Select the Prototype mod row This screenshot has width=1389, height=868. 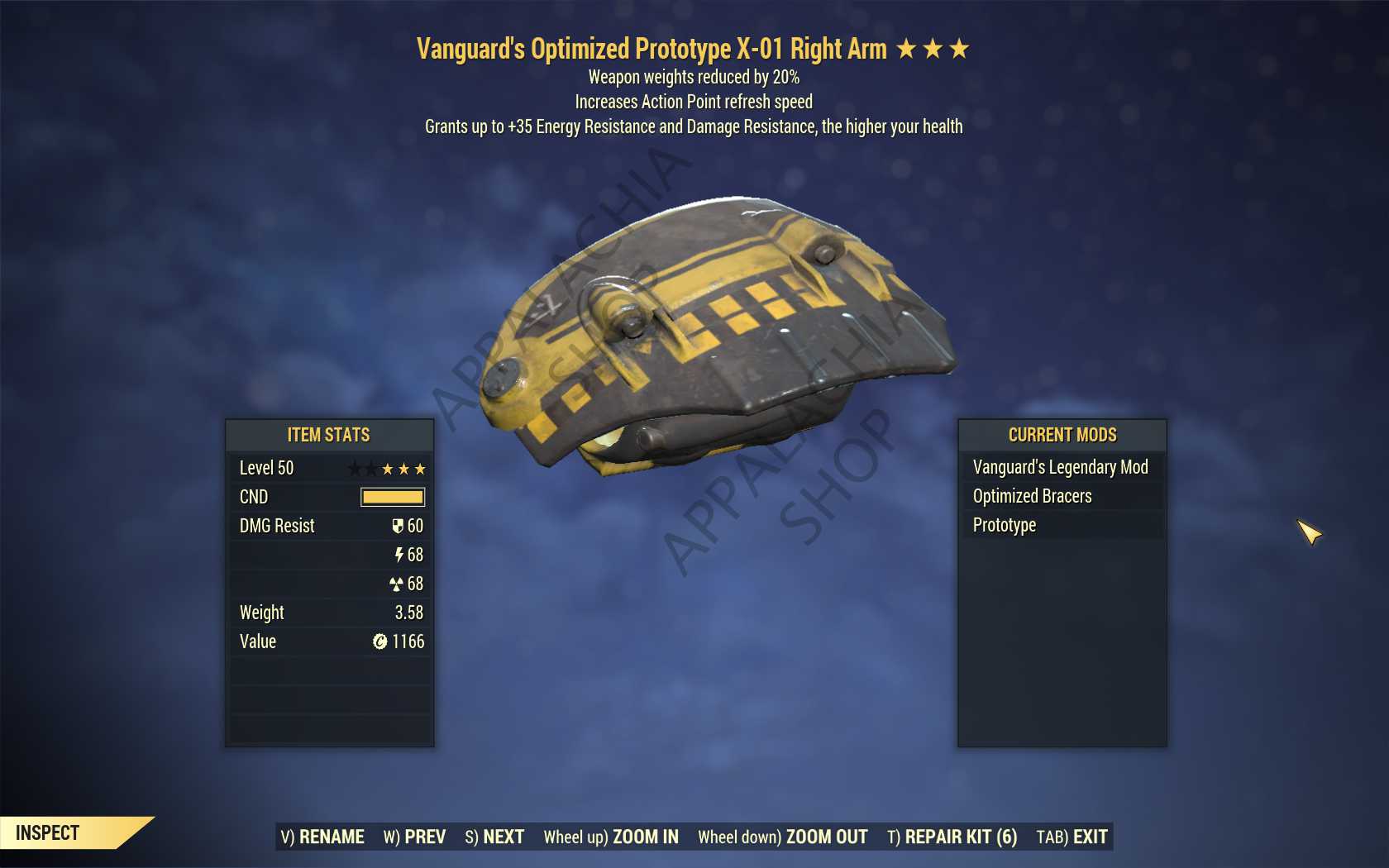click(x=1061, y=525)
